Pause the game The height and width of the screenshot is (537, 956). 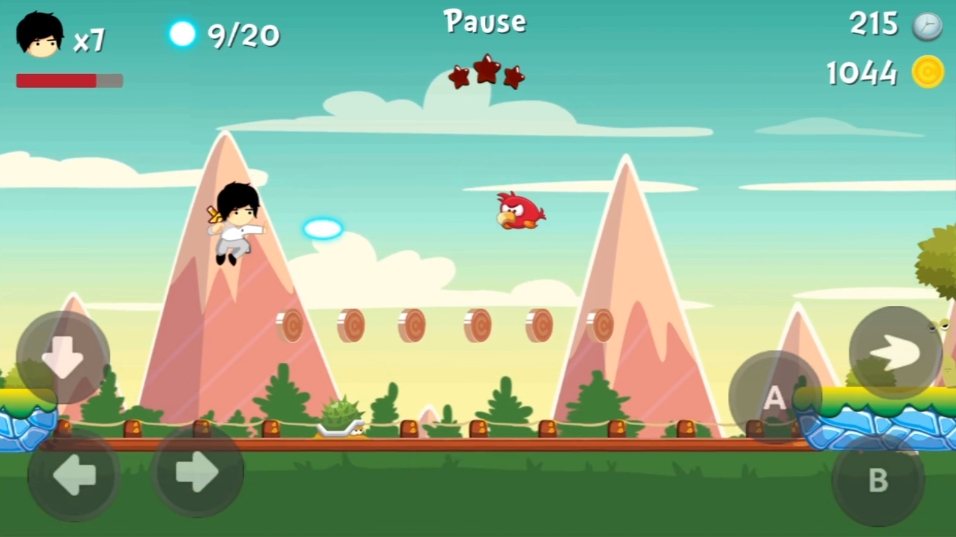pyautogui.click(x=485, y=21)
